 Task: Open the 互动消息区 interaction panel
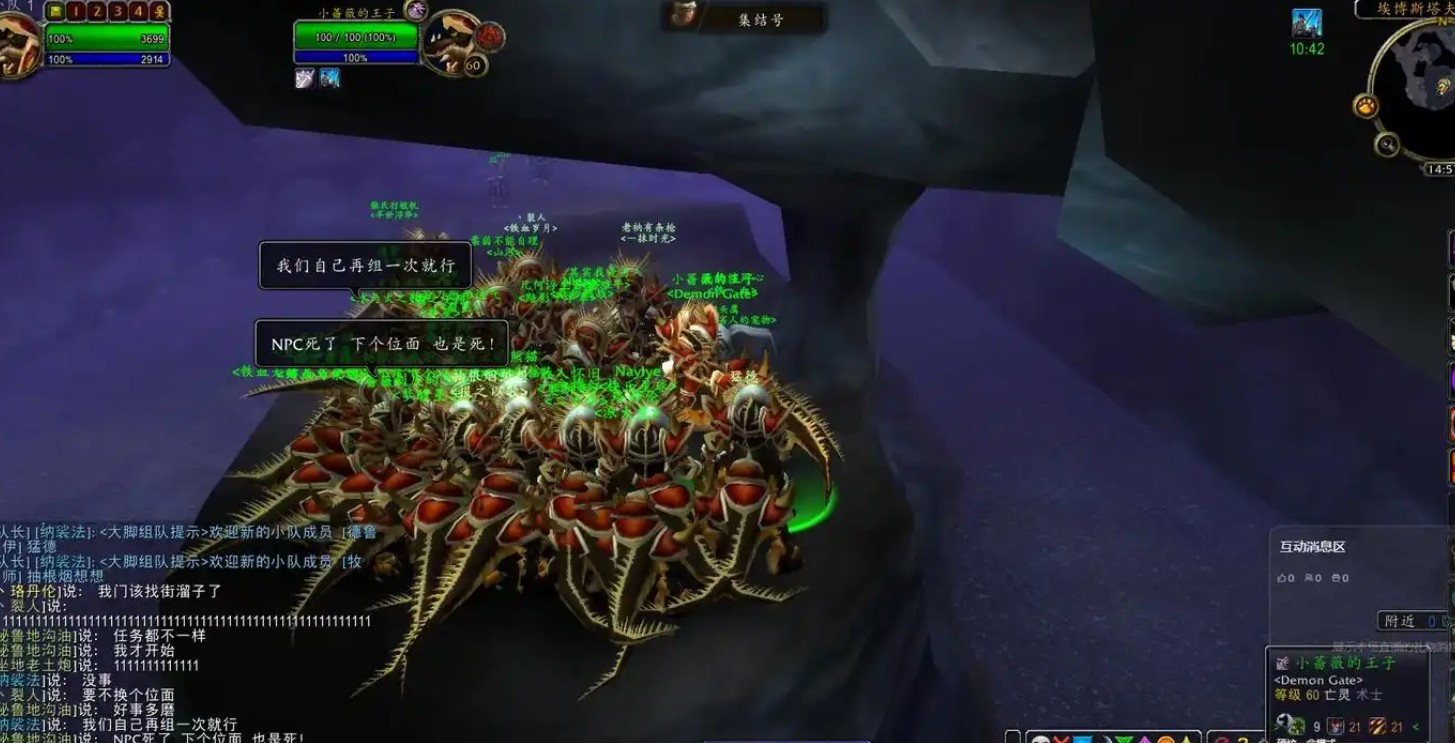(1312, 547)
